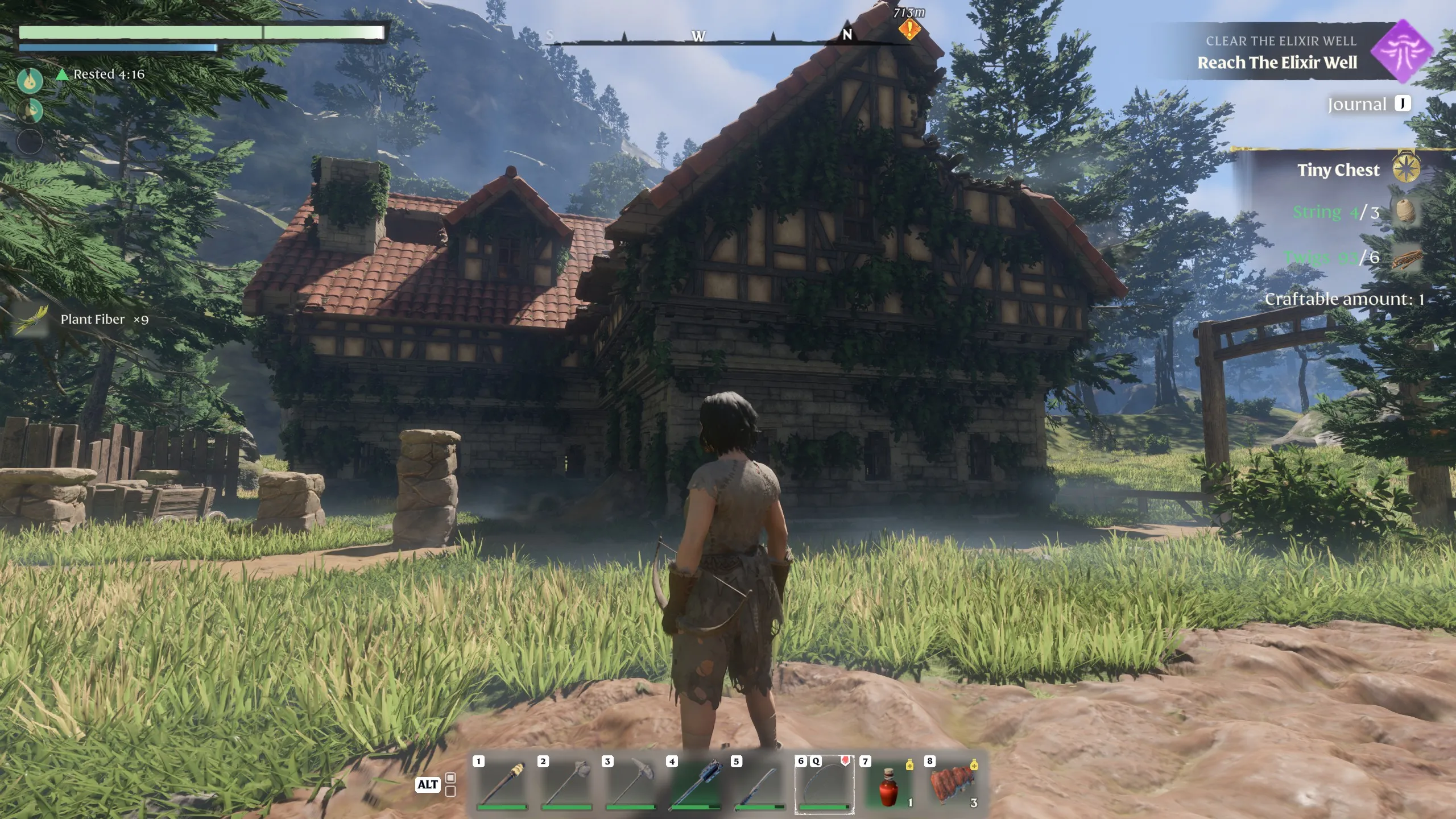The width and height of the screenshot is (1456, 819).
Task: Open the Reach The Elixir Well quest tracker
Action: 1277,63
